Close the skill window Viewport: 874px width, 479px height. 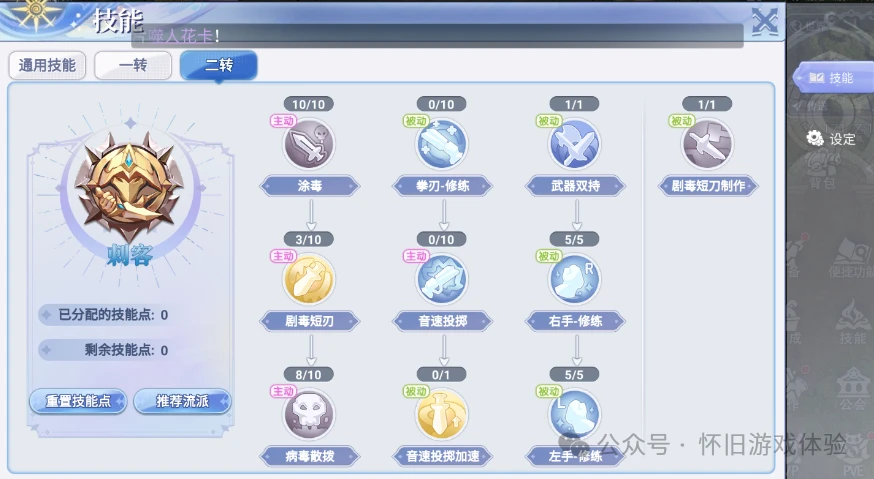pos(765,22)
